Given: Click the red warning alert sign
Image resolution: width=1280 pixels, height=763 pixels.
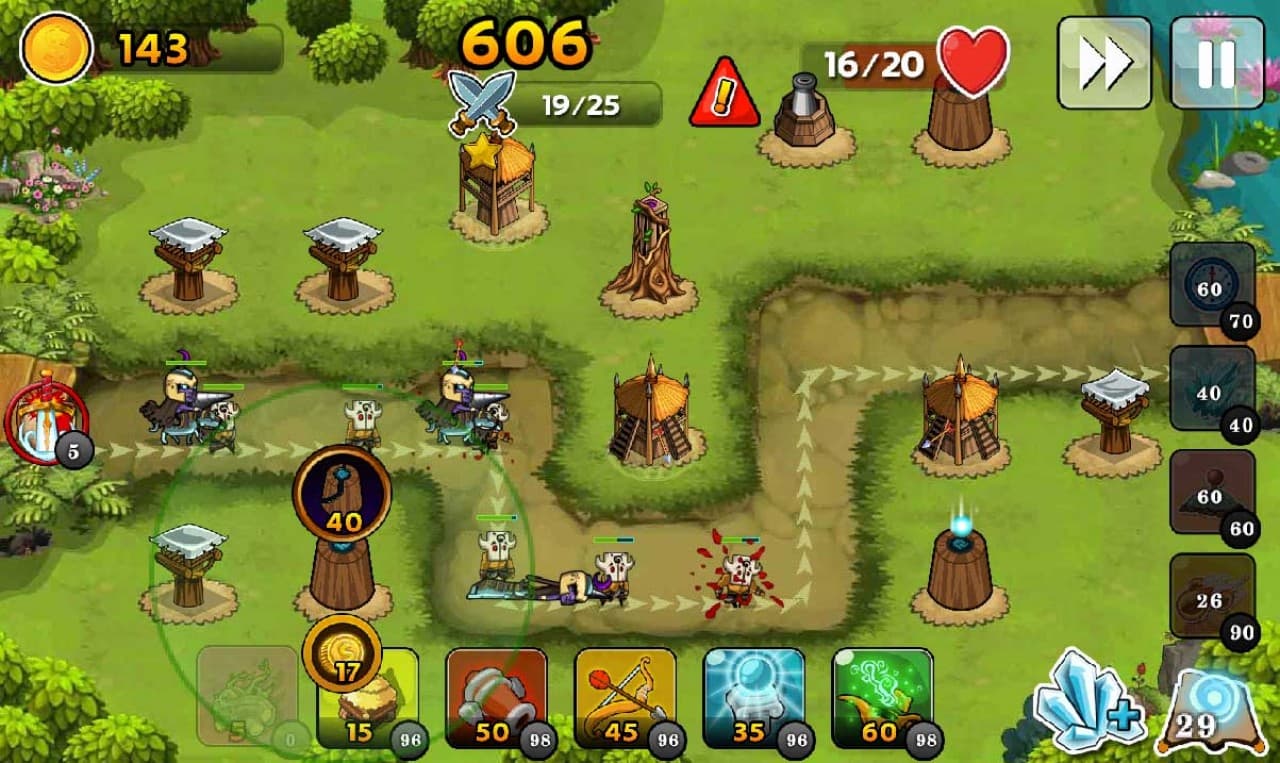Looking at the screenshot, I should click(724, 93).
